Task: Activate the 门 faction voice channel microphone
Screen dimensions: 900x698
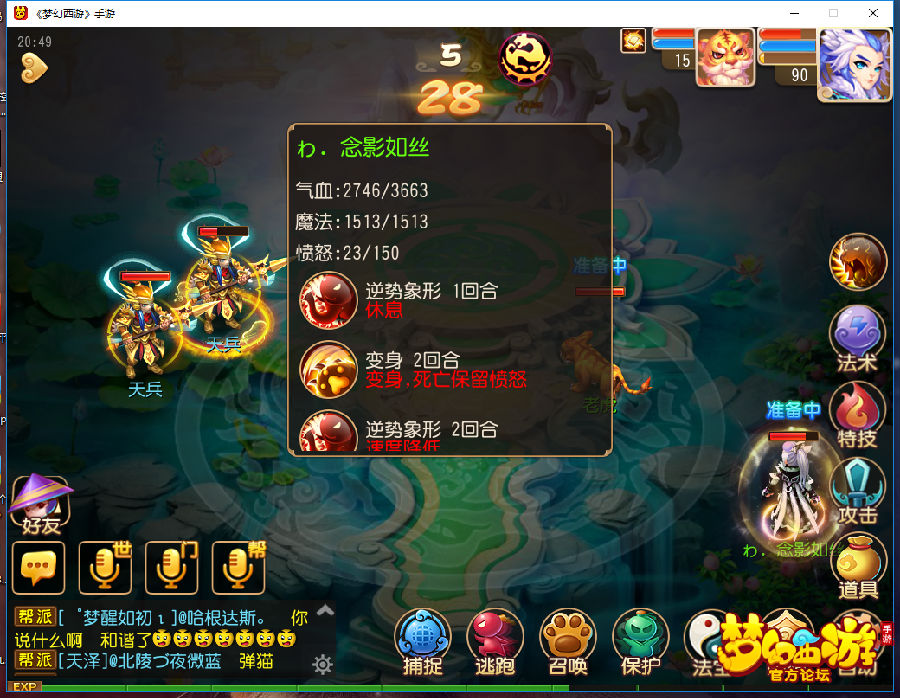Action: click(x=171, y=568)
